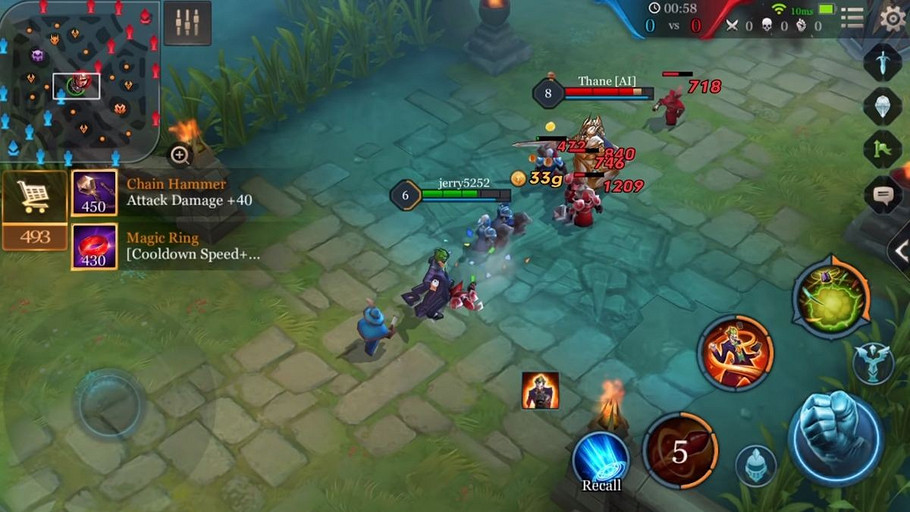Send the sword attack signal
Image resolution: width=910 pixels, height=512 pixels.
point(882,62)
